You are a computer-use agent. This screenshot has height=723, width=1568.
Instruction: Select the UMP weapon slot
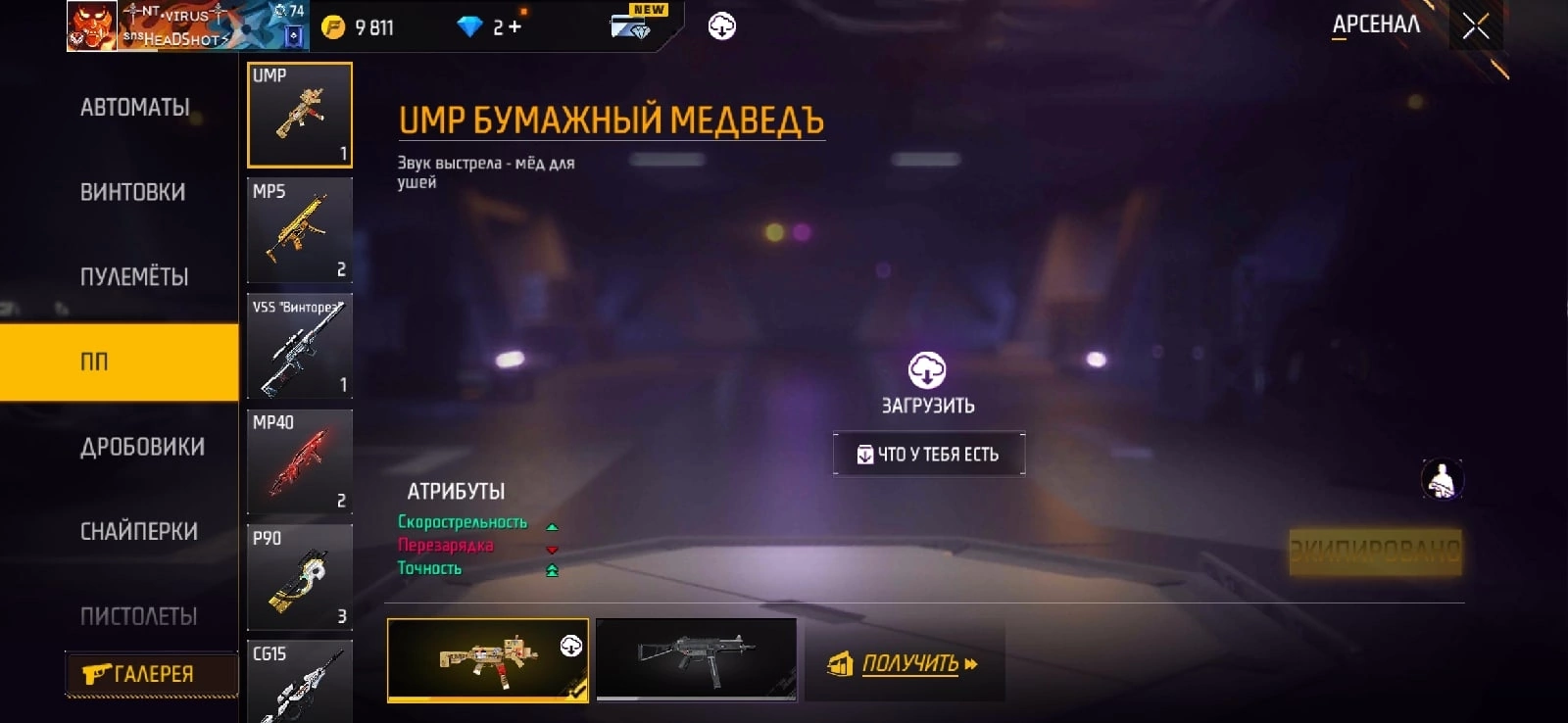coord(300,116)
